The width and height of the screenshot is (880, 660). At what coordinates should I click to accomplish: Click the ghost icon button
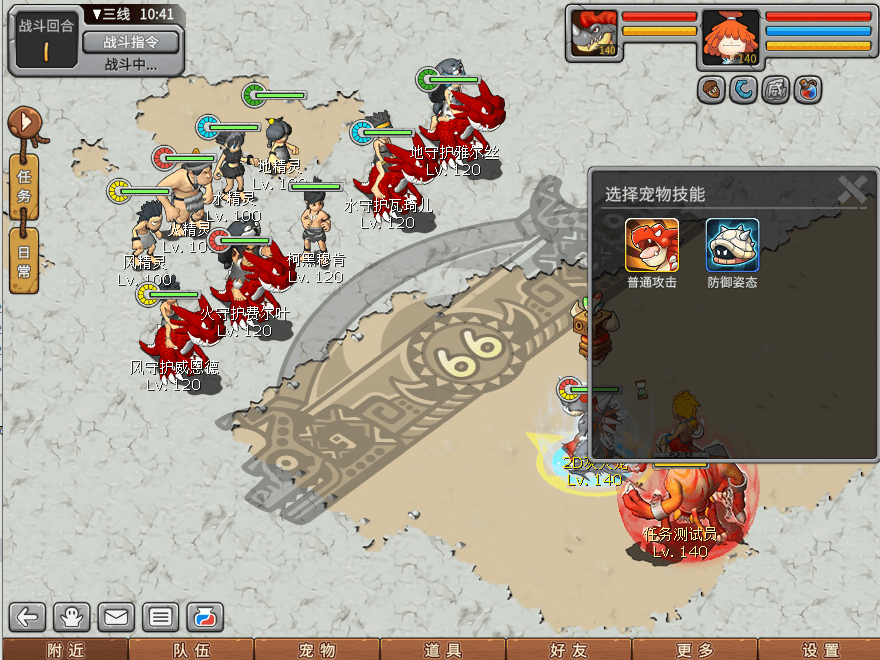(72, 617)
